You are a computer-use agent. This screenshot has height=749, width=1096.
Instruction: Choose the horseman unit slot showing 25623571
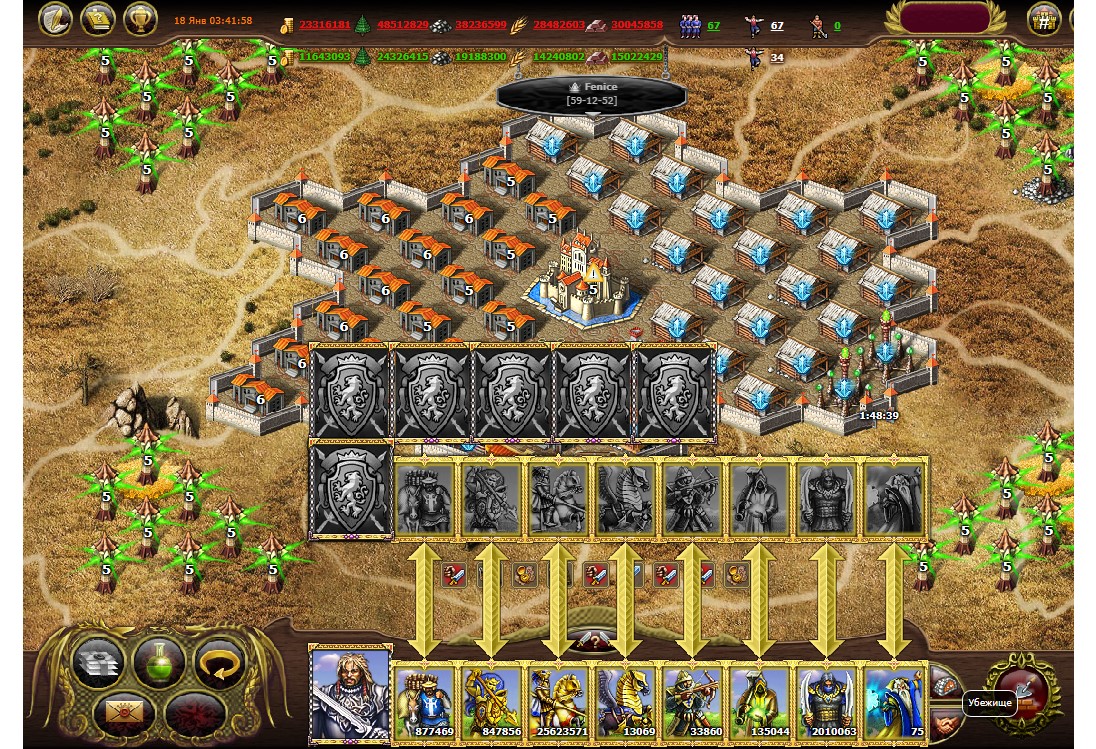pyautogui.click(x=558, y=702)
